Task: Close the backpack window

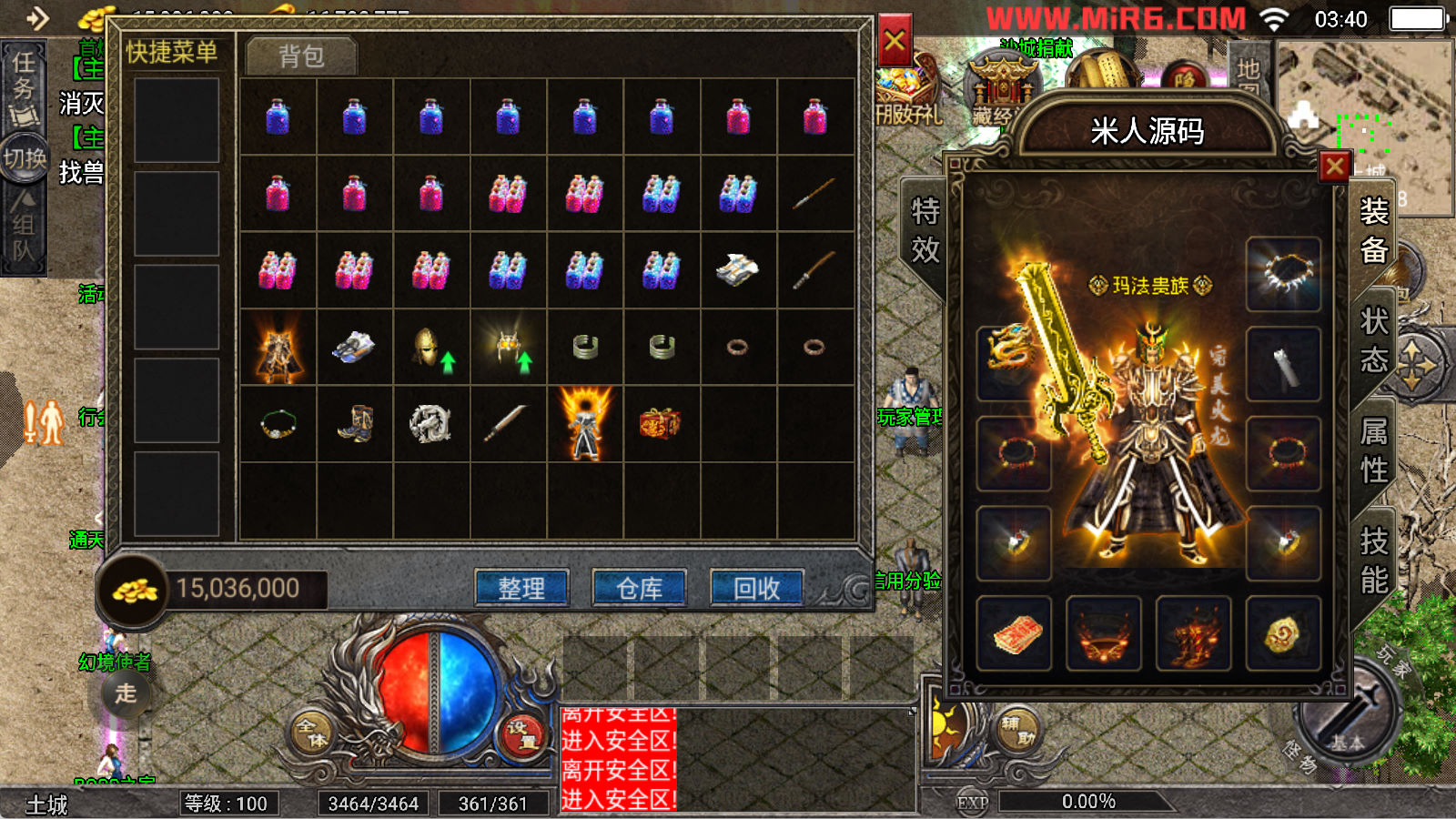Action: 895,41
